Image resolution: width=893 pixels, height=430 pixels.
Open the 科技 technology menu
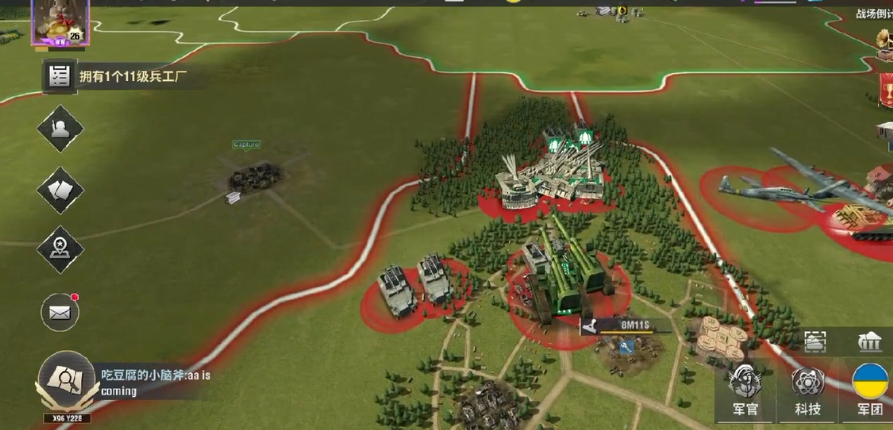coord(807,389)
